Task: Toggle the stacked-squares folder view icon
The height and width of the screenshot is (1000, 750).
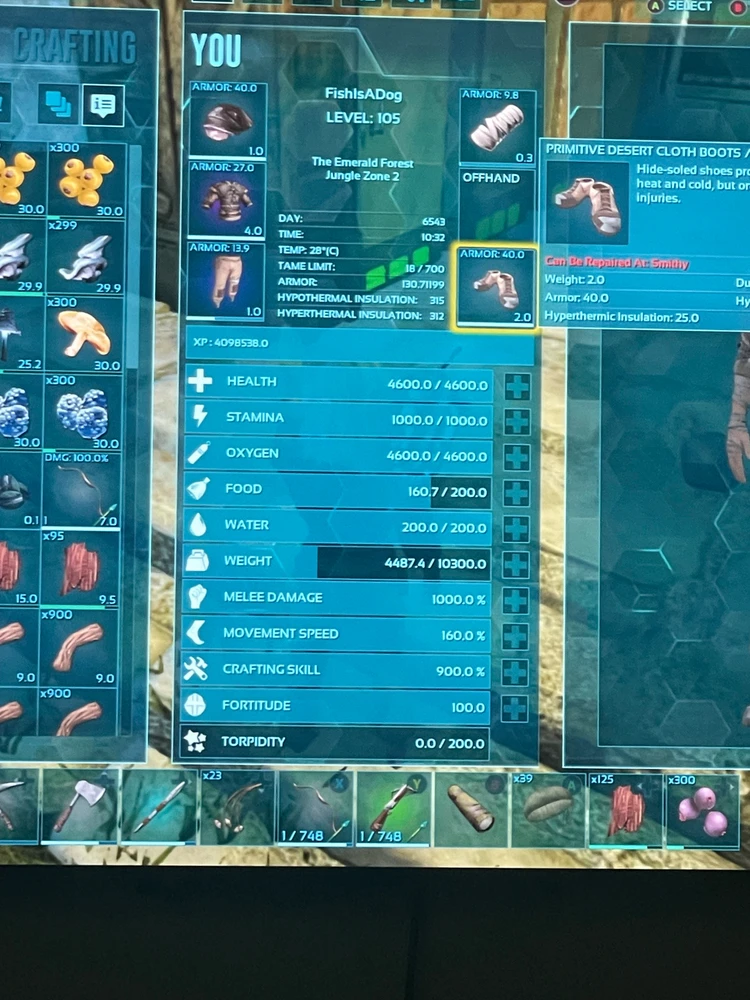Action: pos(59,103)
